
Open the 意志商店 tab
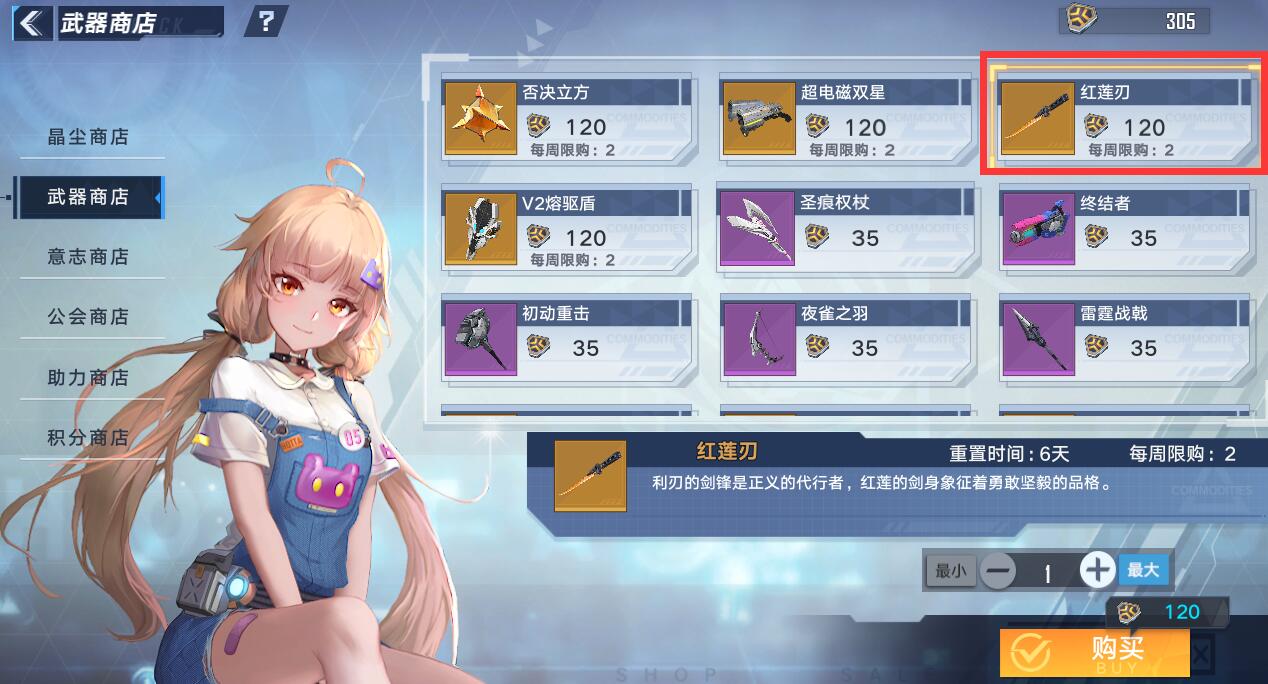click(x=89, y=257)
